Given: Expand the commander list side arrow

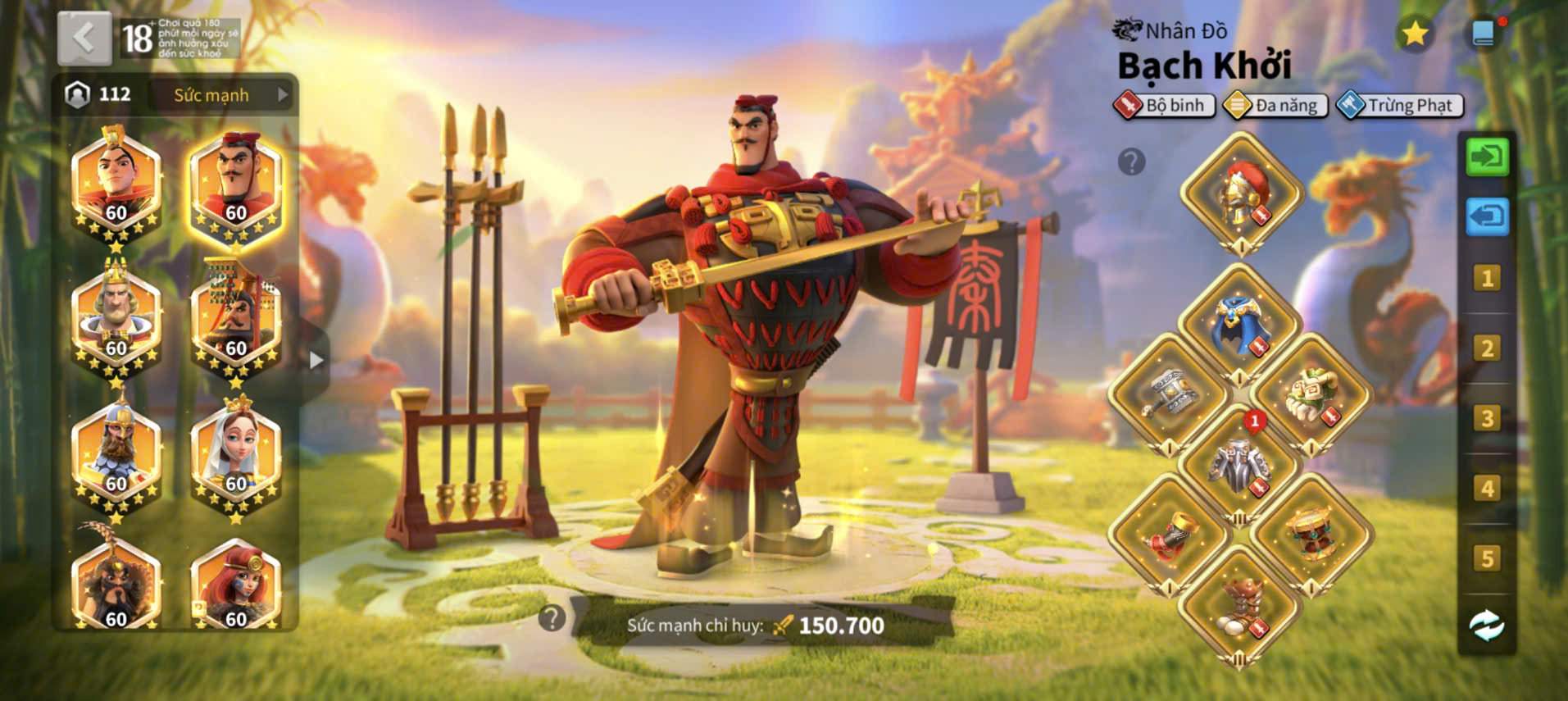Looking at the screenshot, I should click(x=316, y=360).
